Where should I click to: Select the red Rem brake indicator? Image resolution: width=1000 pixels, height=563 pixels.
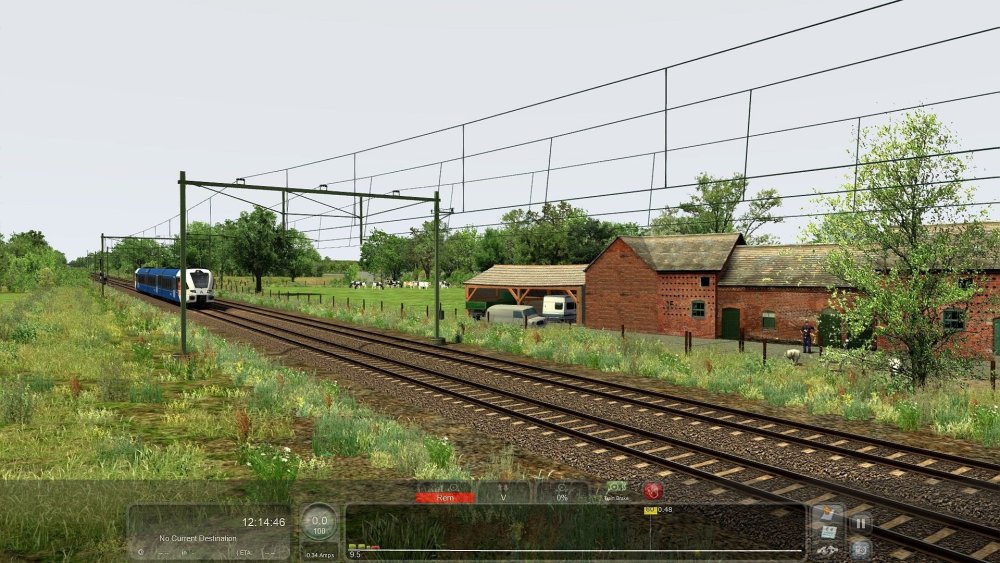445,493
